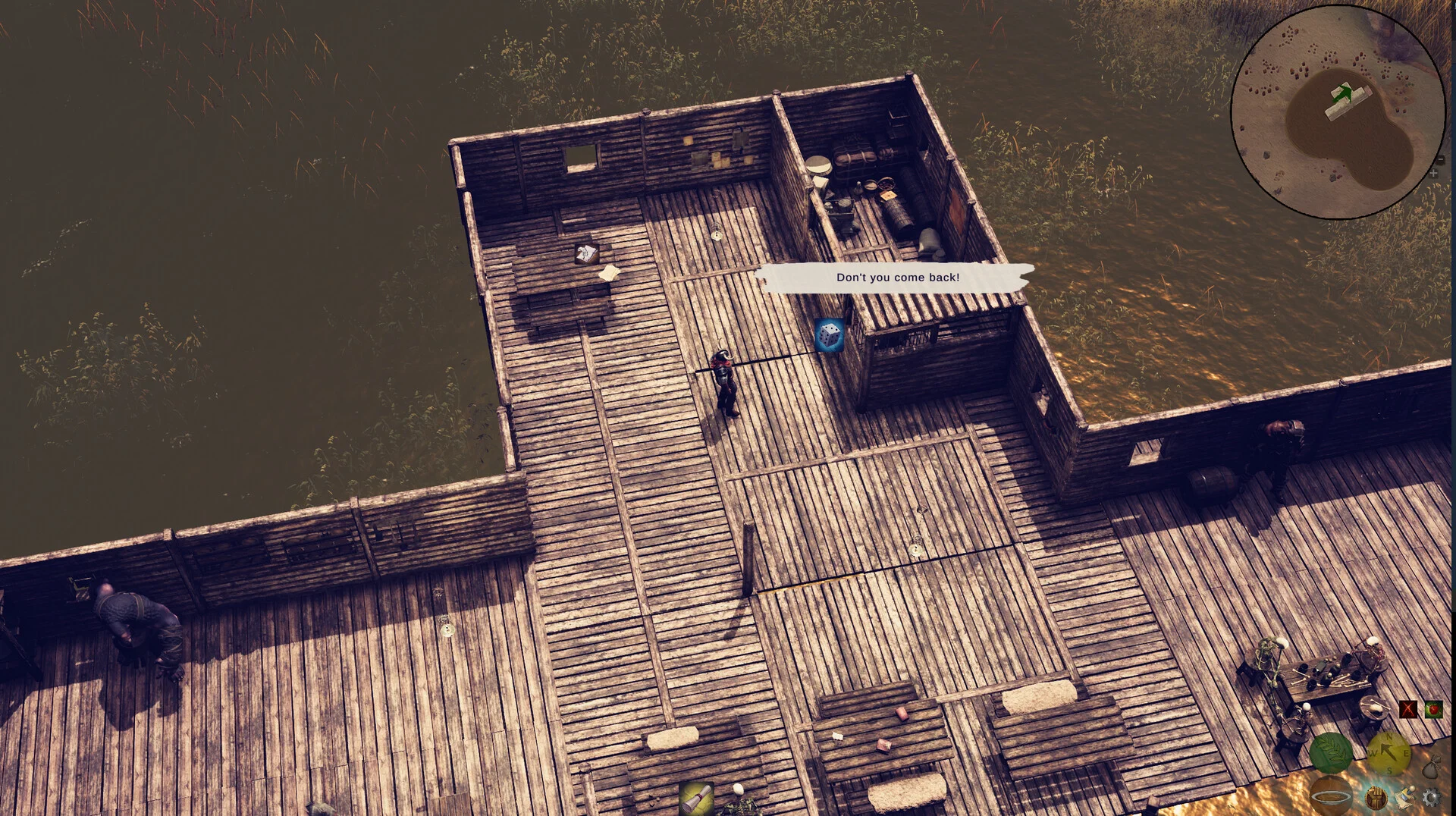Screen dimensions: 1456x816
Task: Select the rolled scroll item icon
Action: tap(696, 798)
